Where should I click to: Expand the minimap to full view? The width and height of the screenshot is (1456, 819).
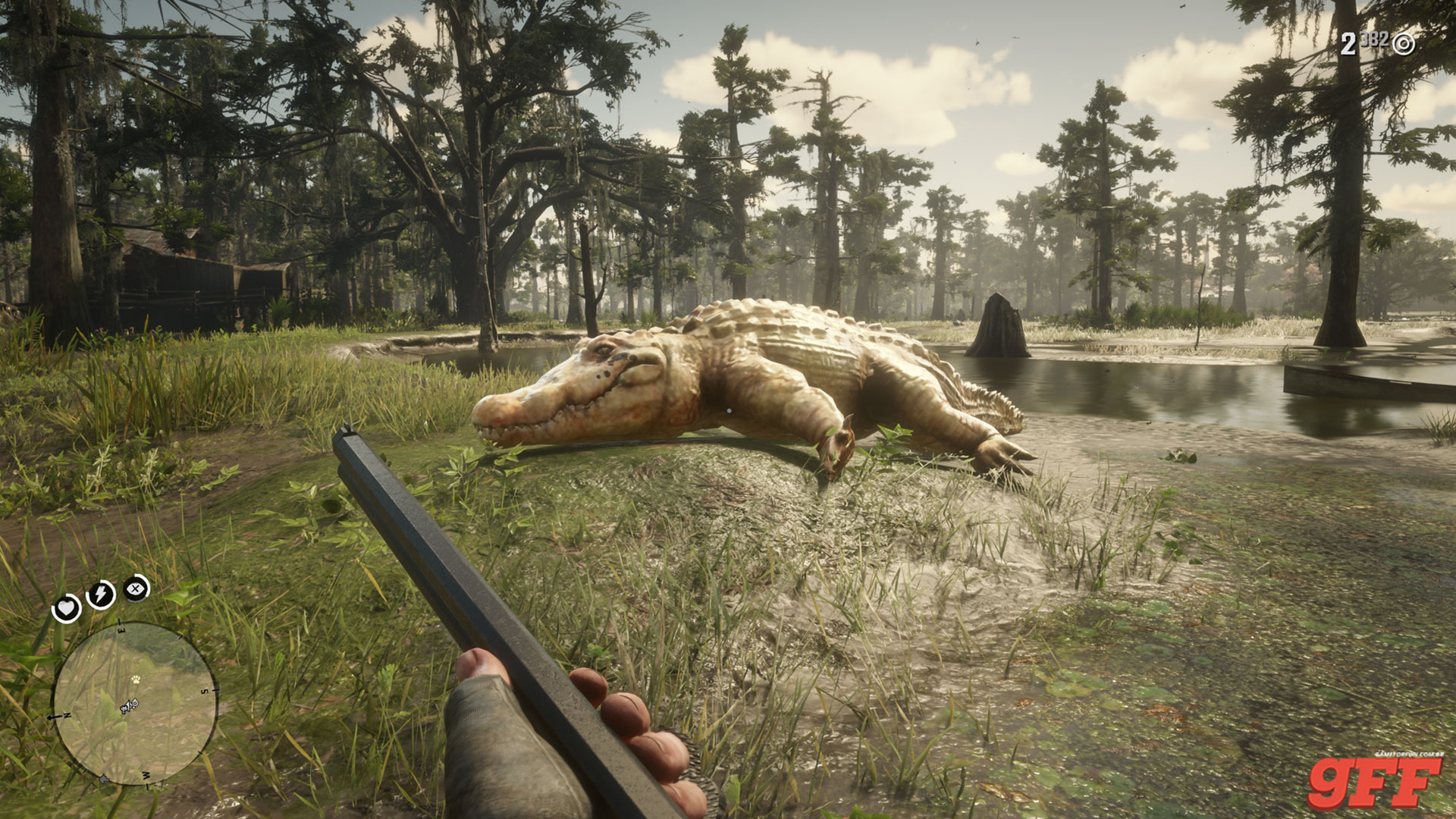(x=135, y=703)
